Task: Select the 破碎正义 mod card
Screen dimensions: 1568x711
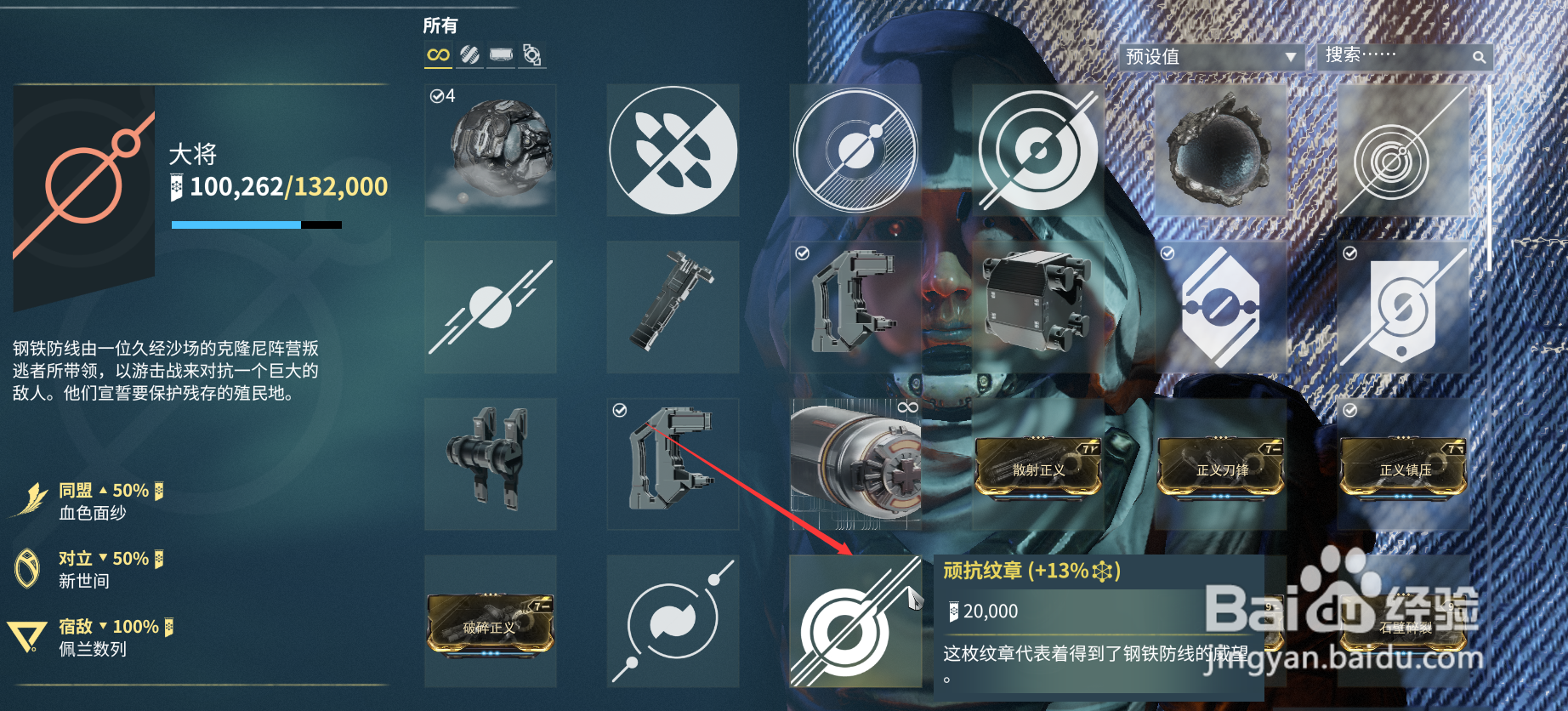Action: click(489, 625)
